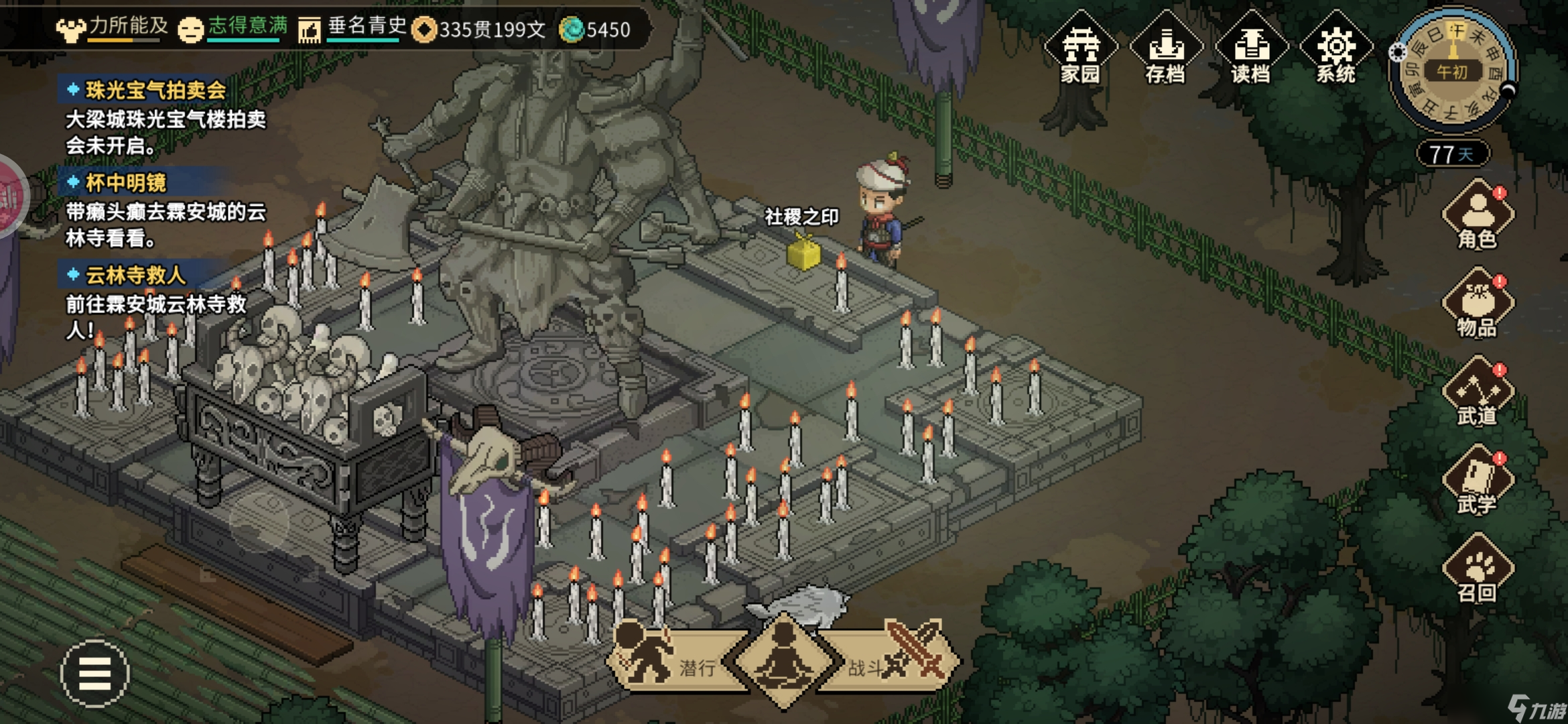The image size is (1568, 724).
Task: View the 云林寺救人 quest entry
Action: pos(135,275)
